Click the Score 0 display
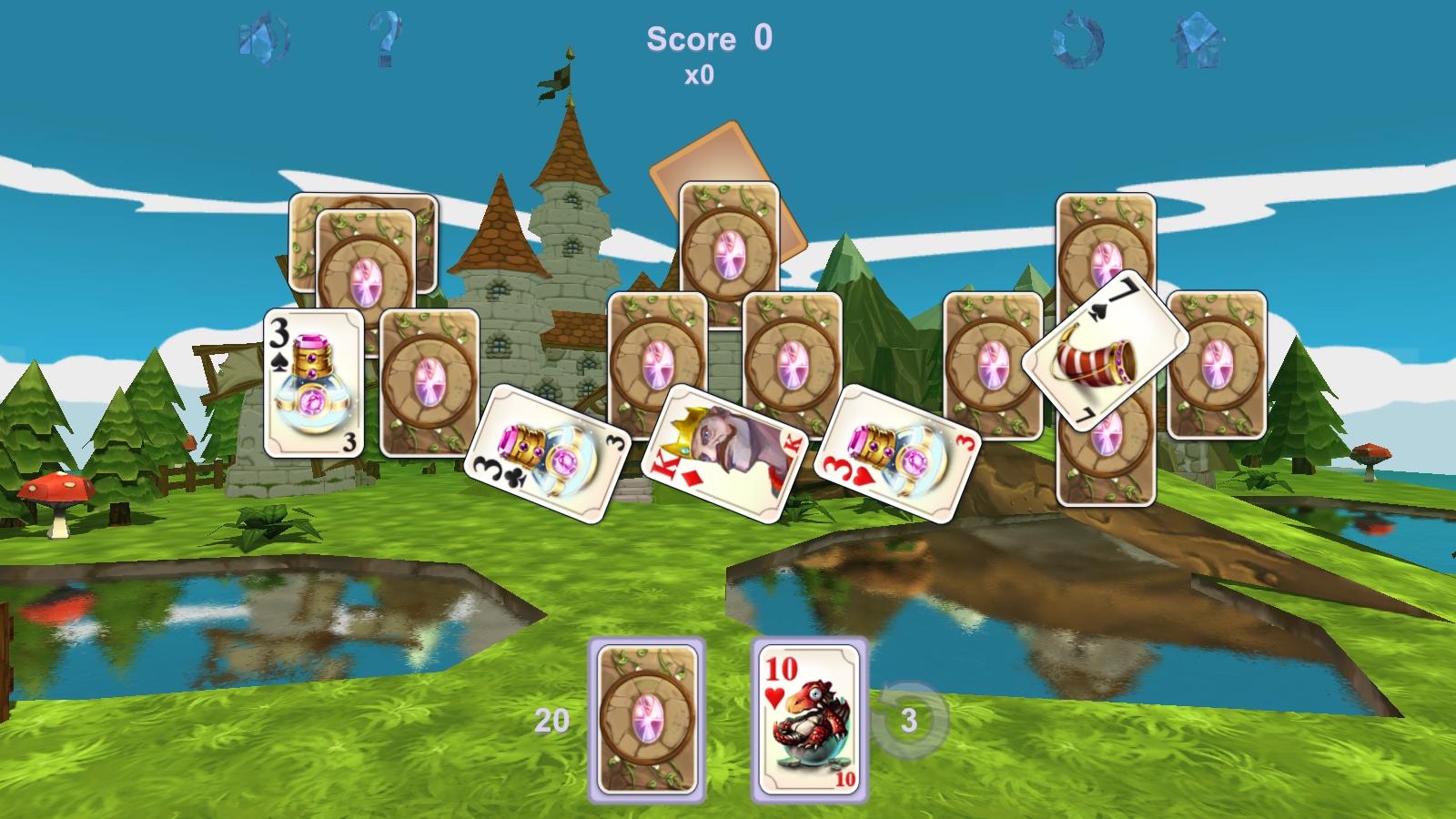Screen dimensions: 1456x819 (708, 36)
